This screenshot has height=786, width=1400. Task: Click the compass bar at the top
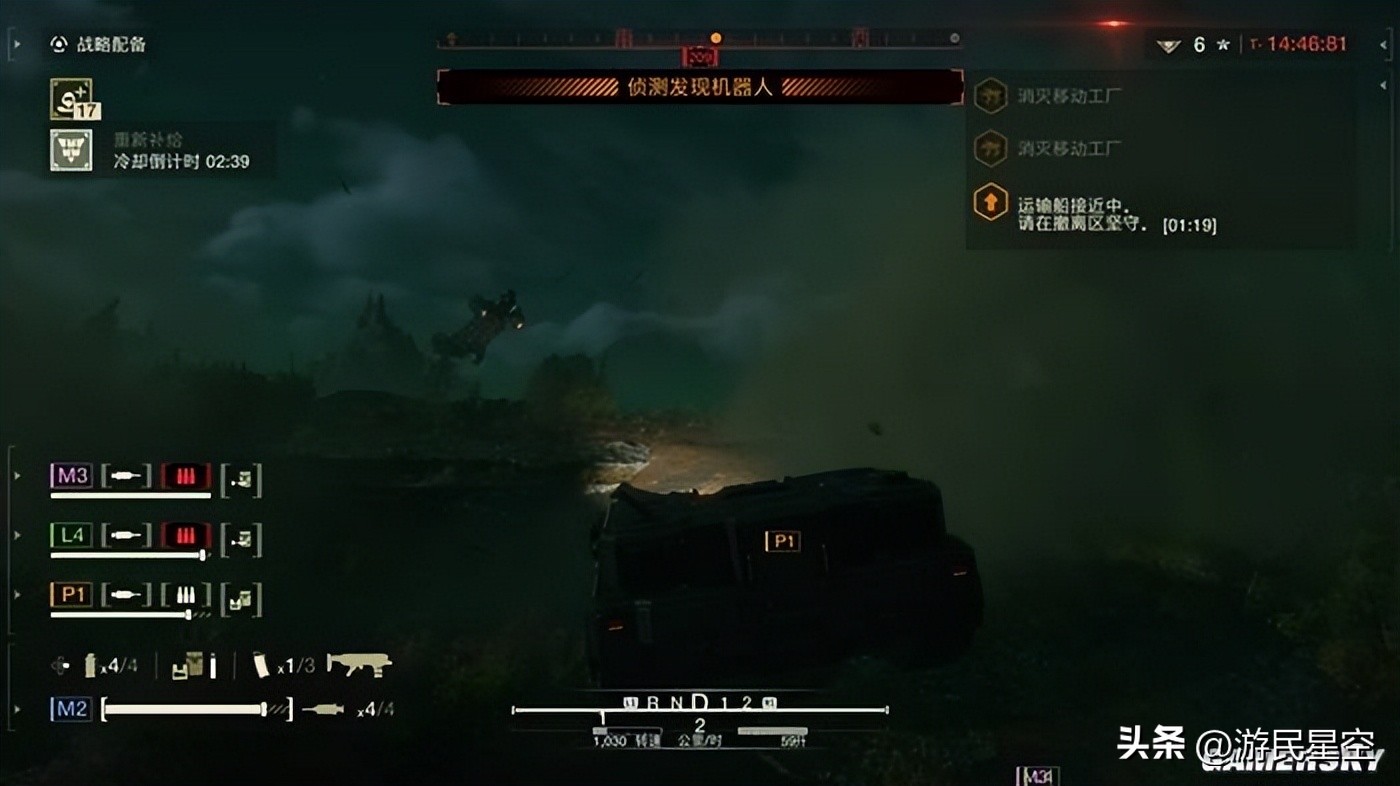click(x=700, y=39)
